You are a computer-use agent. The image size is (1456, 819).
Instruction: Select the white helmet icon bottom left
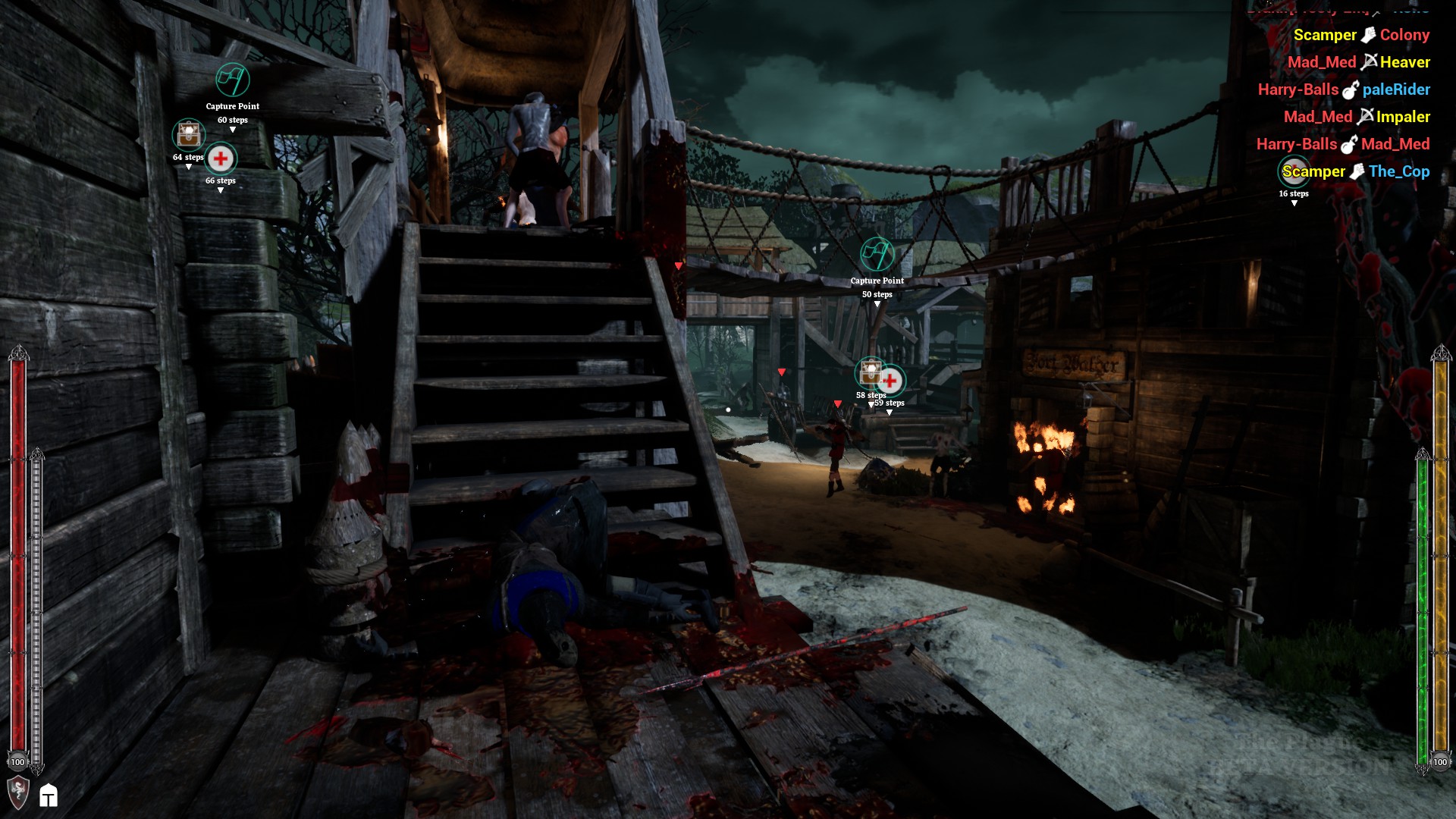pyautogui.click(x=49, y=797)
